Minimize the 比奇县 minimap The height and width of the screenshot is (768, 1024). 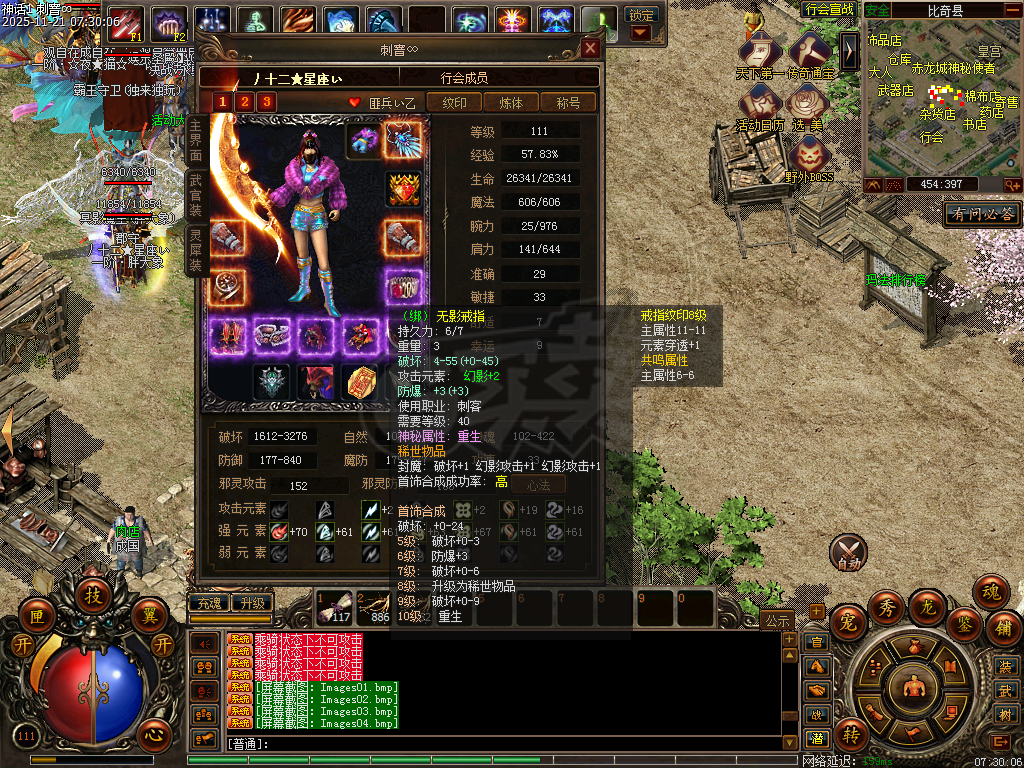[x=1012, y=10]
